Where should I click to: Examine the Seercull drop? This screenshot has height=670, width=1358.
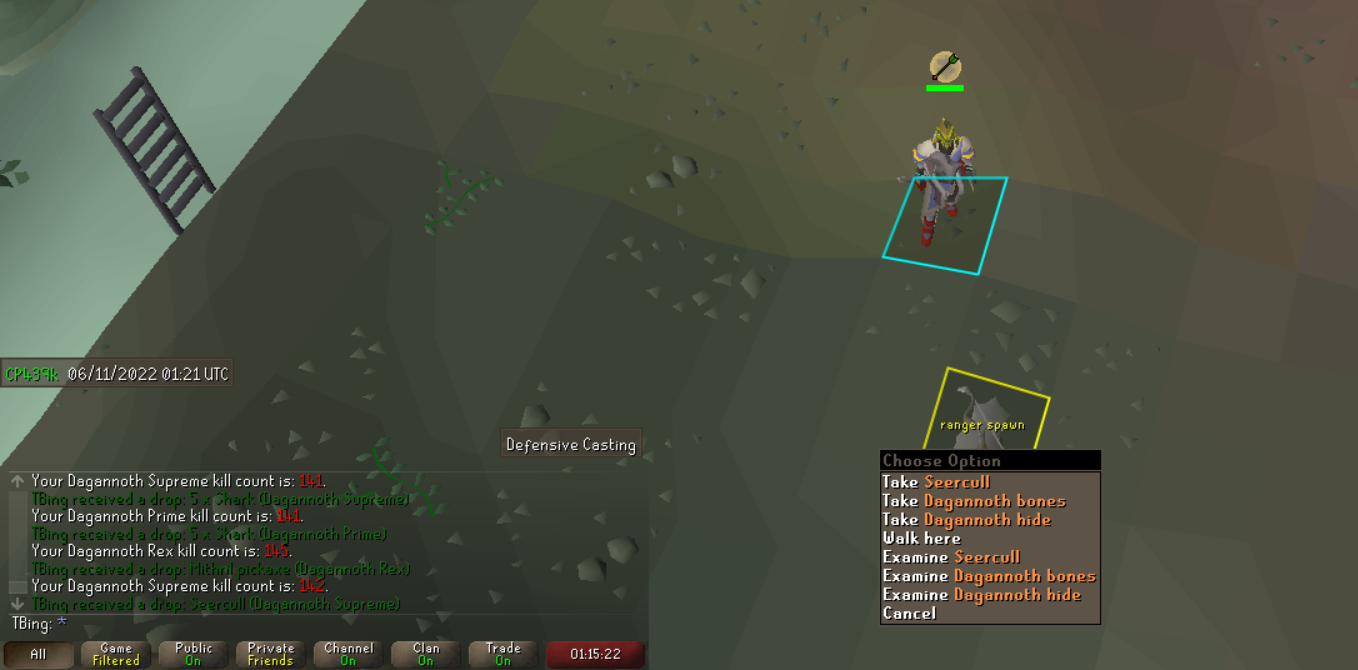point(951,557)
